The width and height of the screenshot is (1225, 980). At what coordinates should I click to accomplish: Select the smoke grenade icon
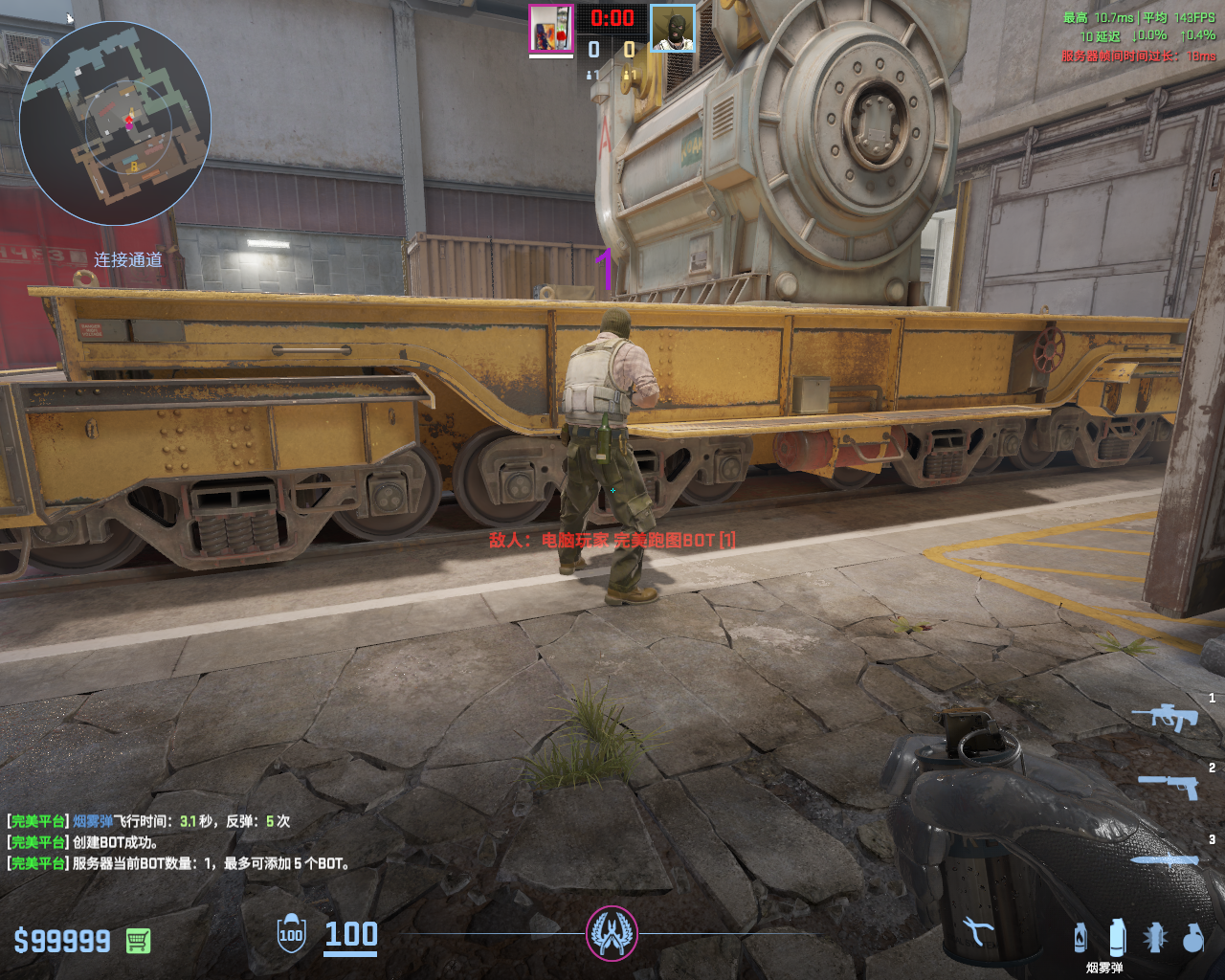click(x=1117, y=937)
